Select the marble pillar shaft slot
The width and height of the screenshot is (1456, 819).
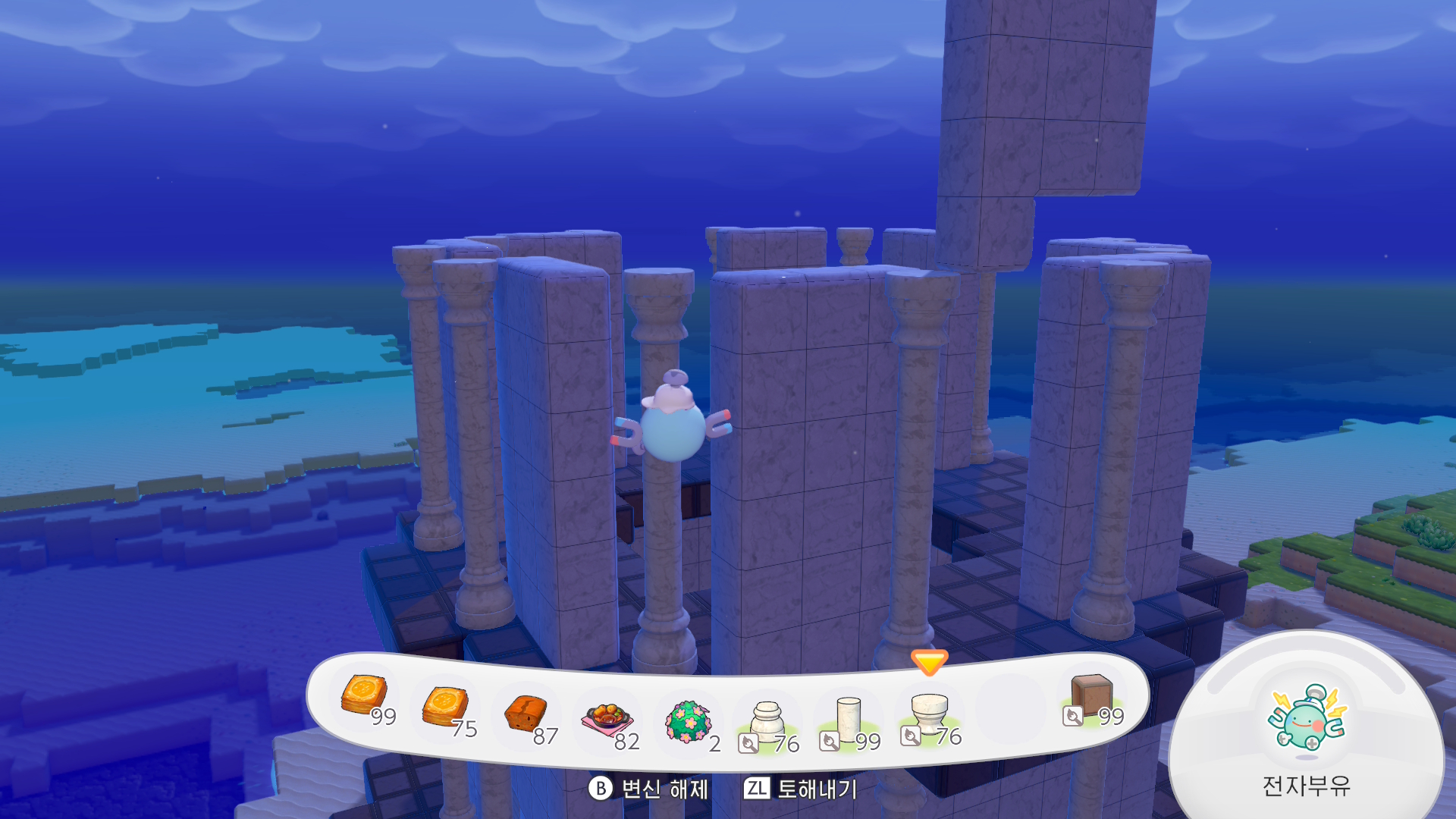[x=849, y=718]
